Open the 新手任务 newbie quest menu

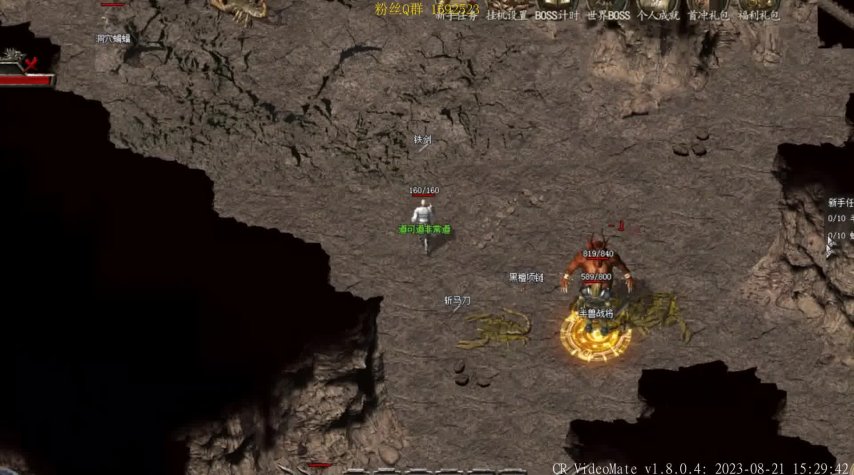pos(457,15)
